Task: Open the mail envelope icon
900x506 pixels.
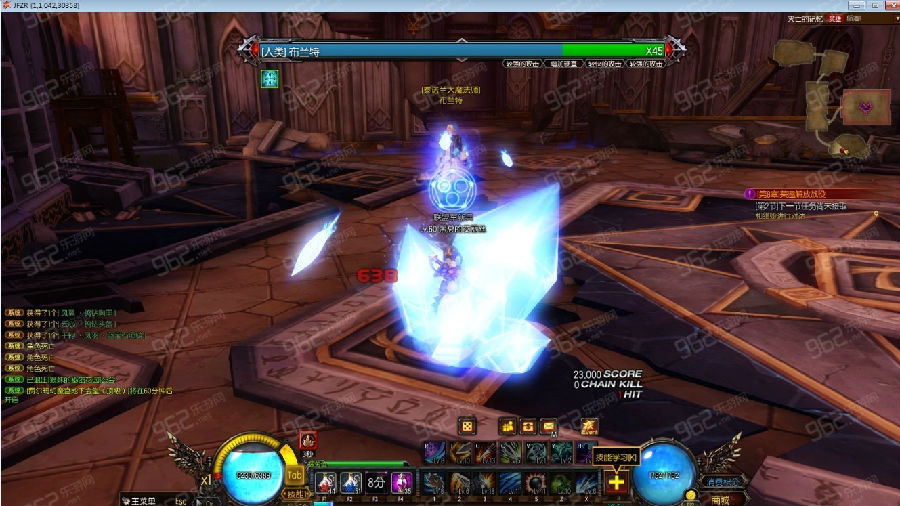Action: click(x=548, y=427)
